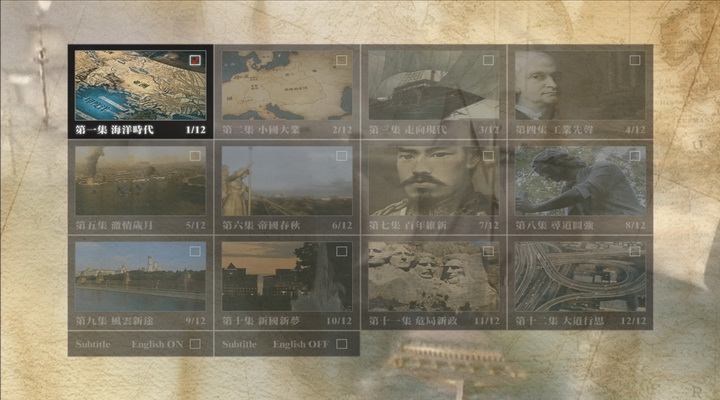
Task: Open episode 10 新國新夢
Action: pyautogui.click(x=287, y=282)
